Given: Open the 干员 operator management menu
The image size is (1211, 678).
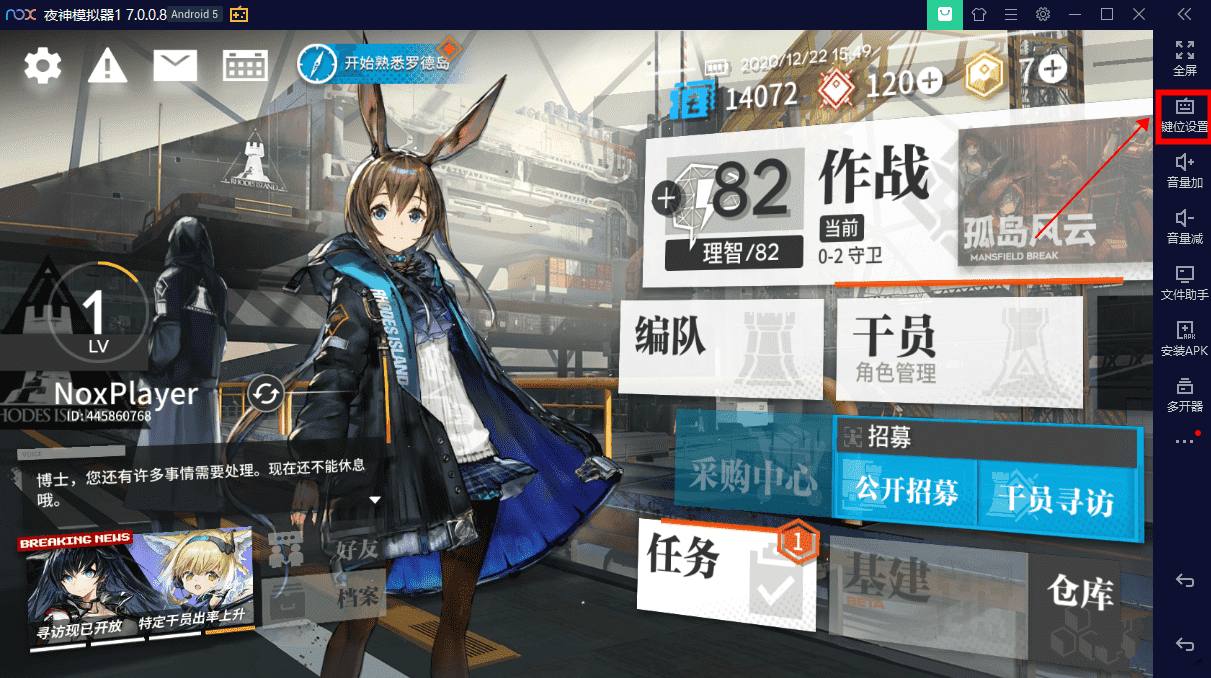Looking at the screenshot, I should (x=950, y=345).
